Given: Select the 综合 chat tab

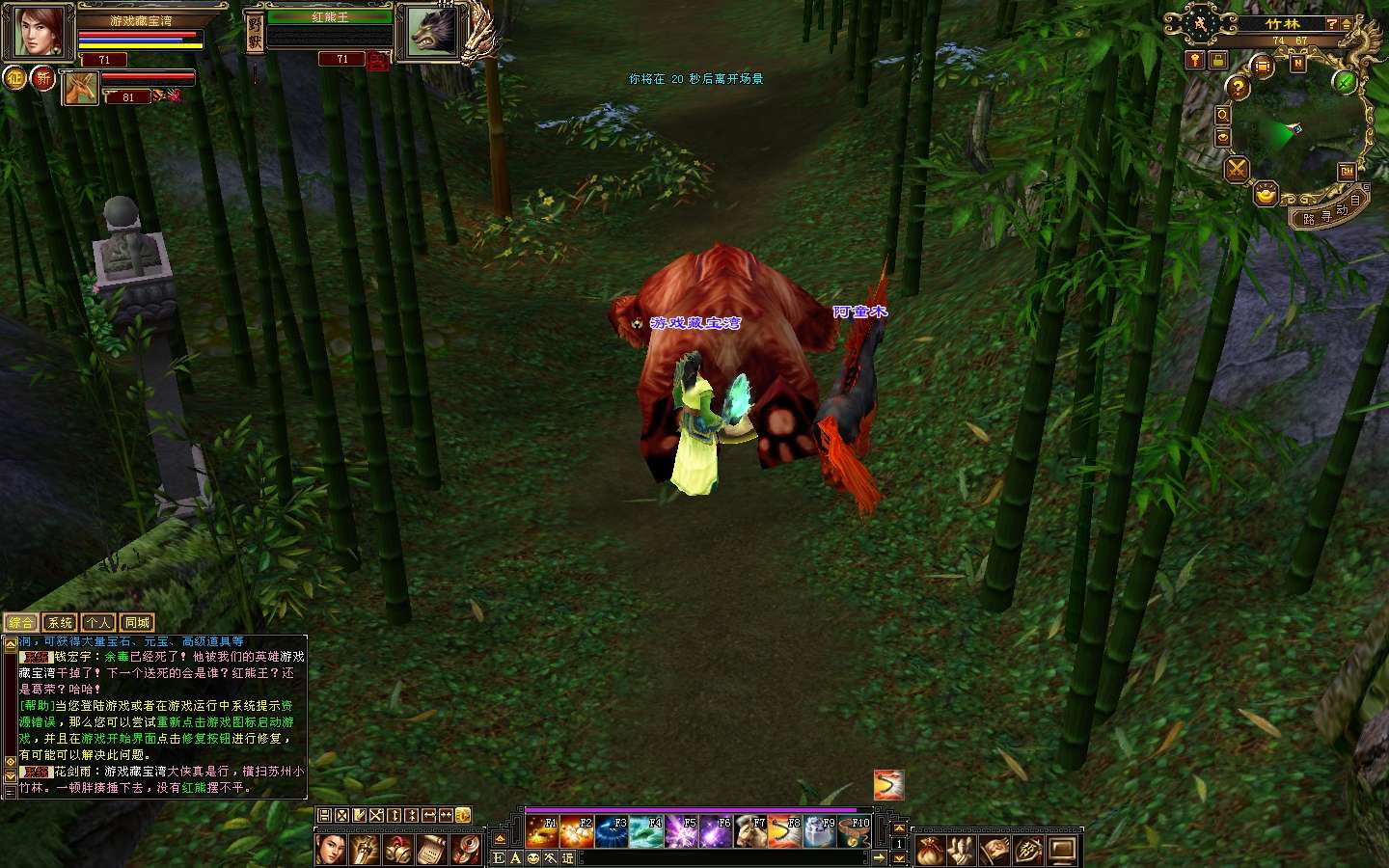Looking at the screenshot, I should [x=21, y=623].
